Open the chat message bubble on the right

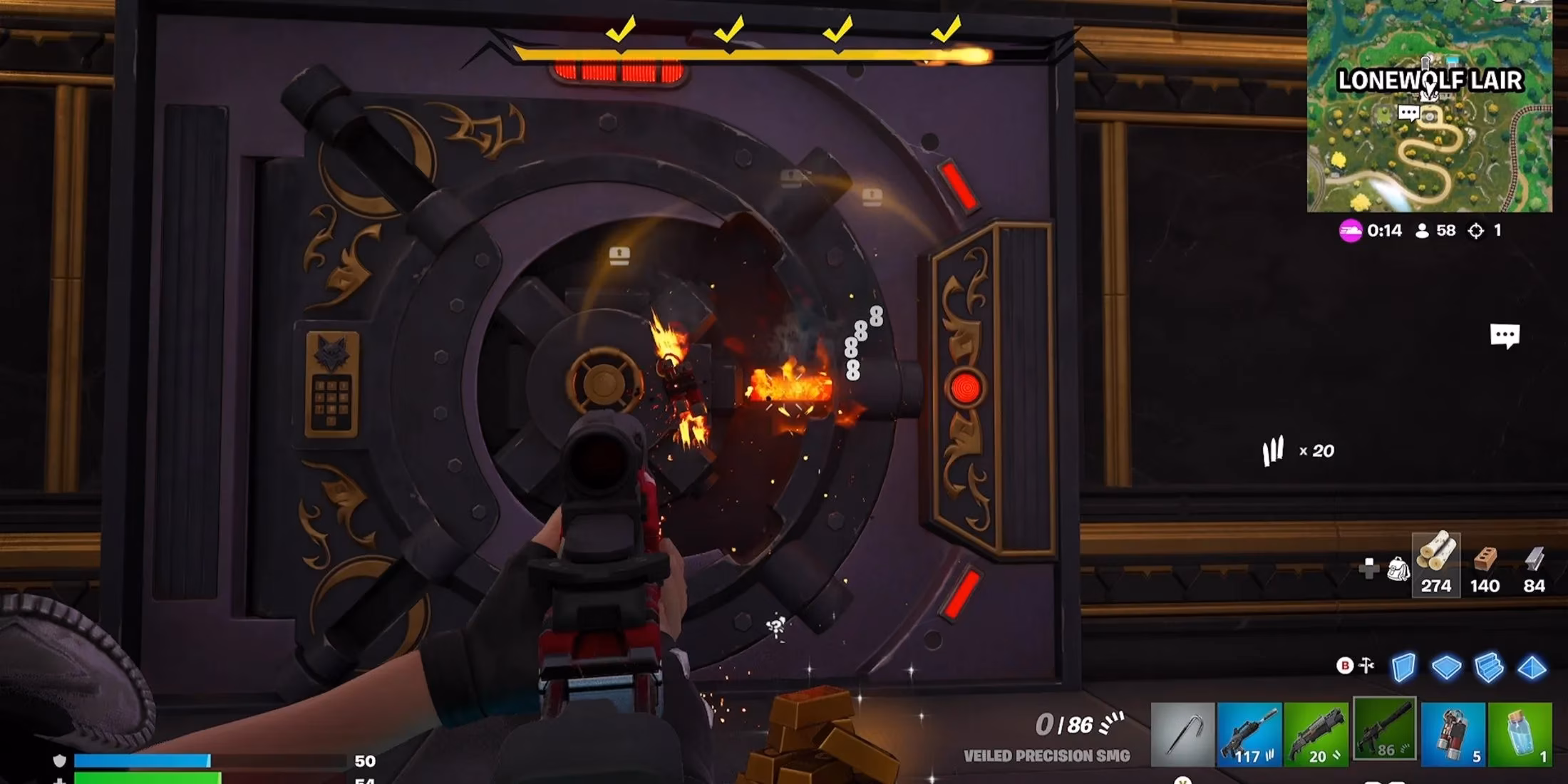pyautogui.click(x=1504, y=332)
